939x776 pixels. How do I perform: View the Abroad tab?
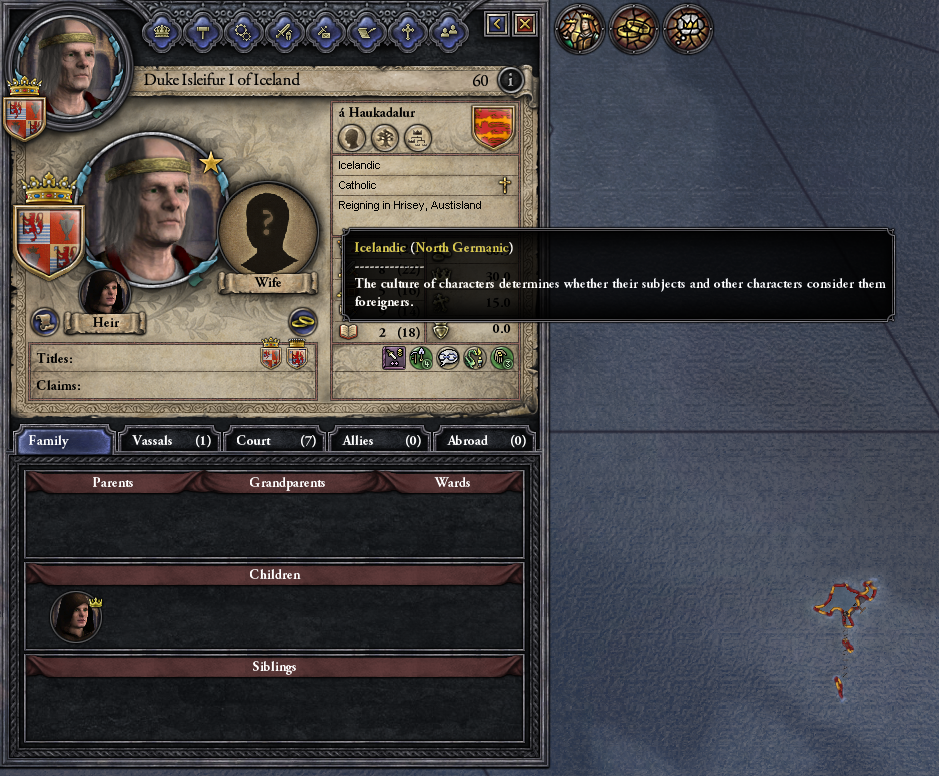486,440
